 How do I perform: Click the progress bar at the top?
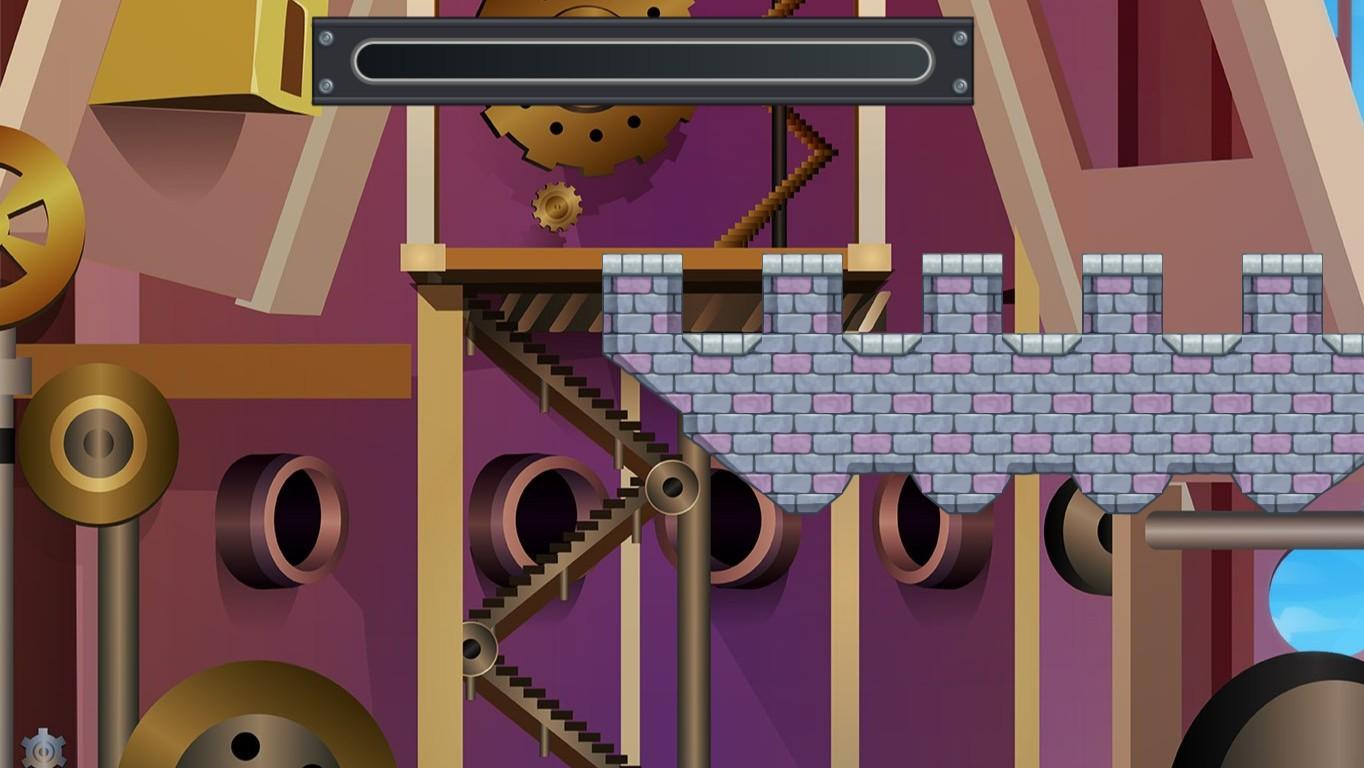click(x=645, y=62)
